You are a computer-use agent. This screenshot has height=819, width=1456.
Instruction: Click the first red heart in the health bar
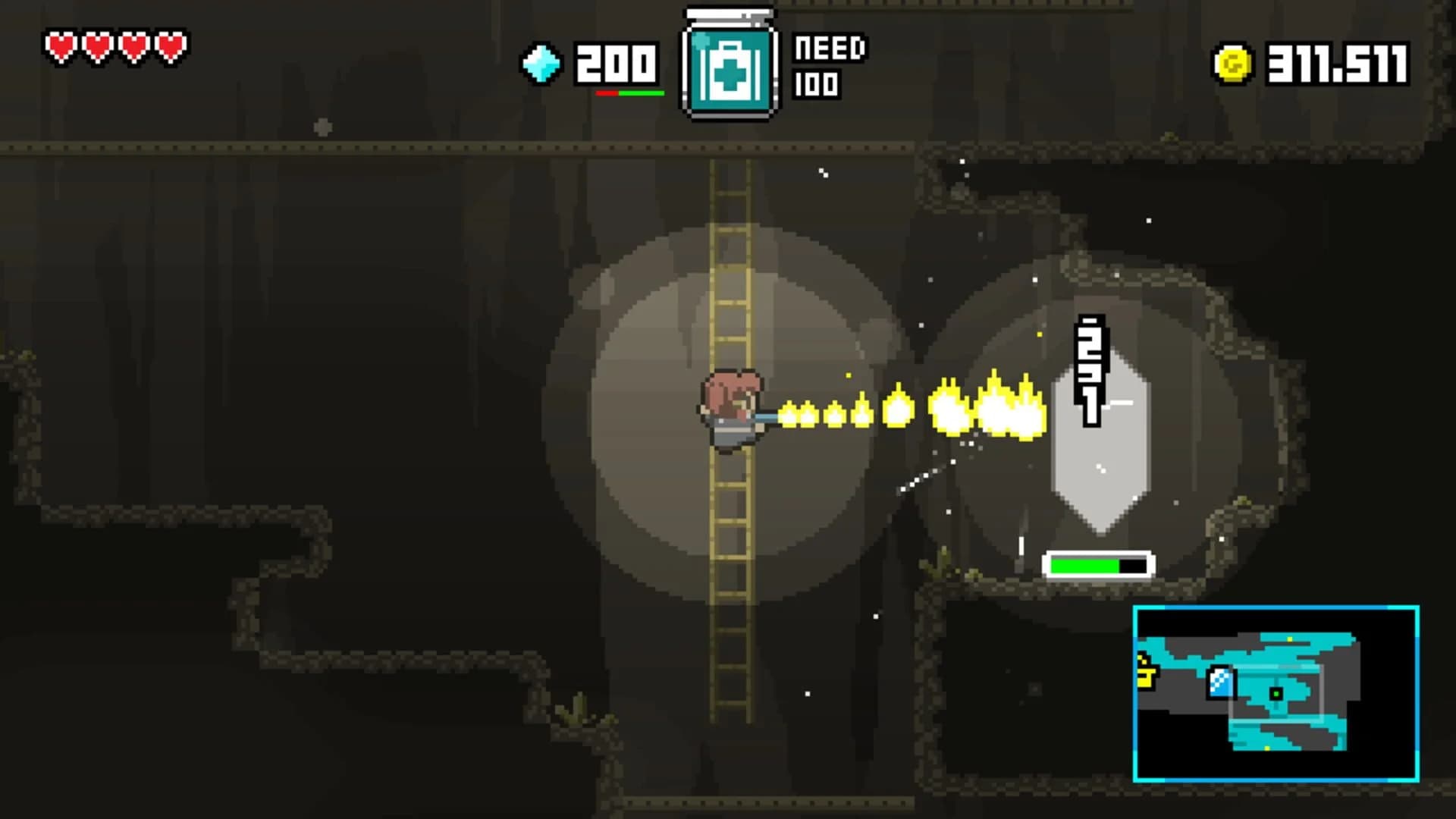click(x=60, y=45)
